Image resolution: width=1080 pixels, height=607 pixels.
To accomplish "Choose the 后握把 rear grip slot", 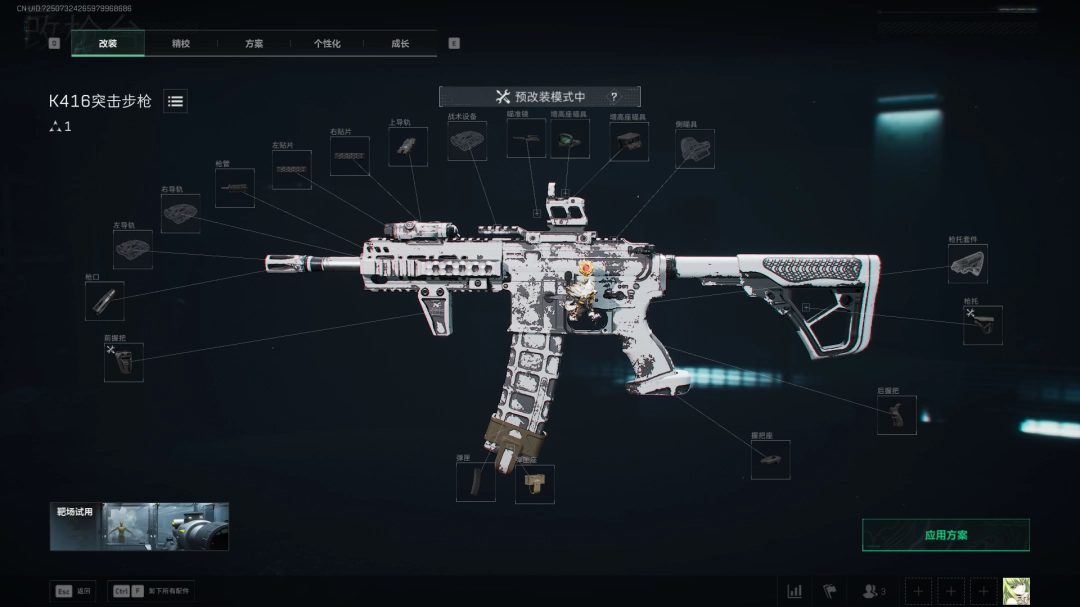I will (896, 415).
